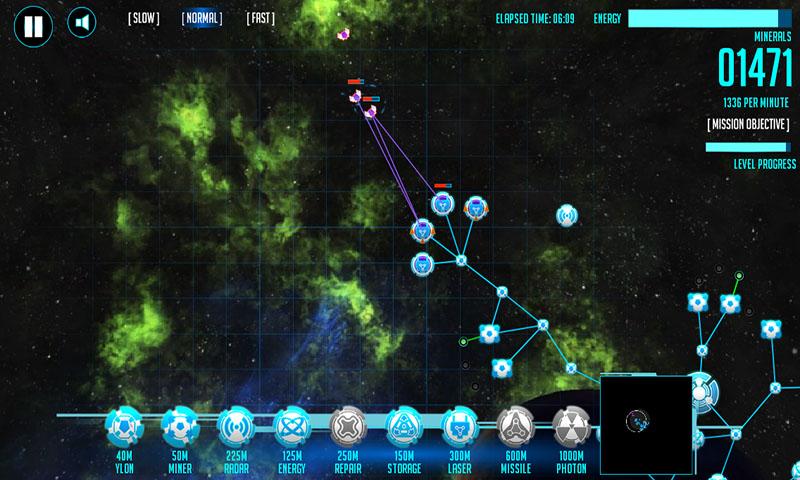Toggle the sound speaker button

click(82, 23)
